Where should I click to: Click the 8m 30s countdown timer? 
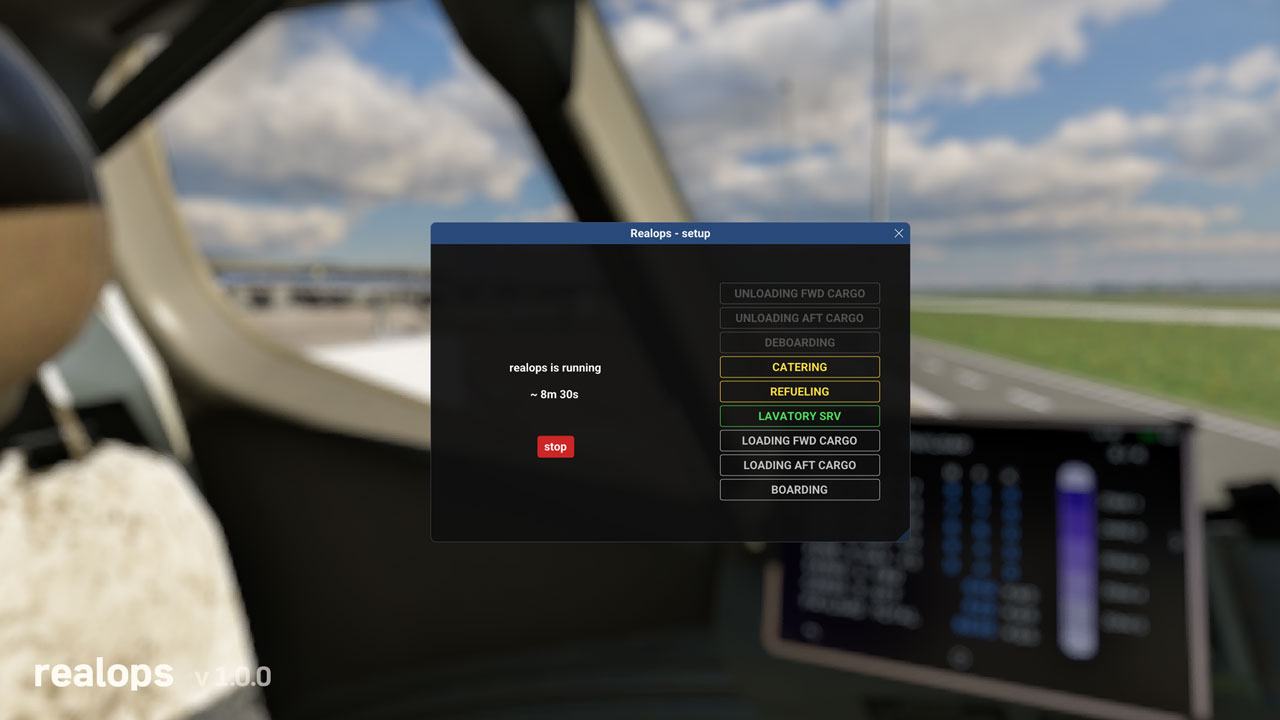pos(554,394)
